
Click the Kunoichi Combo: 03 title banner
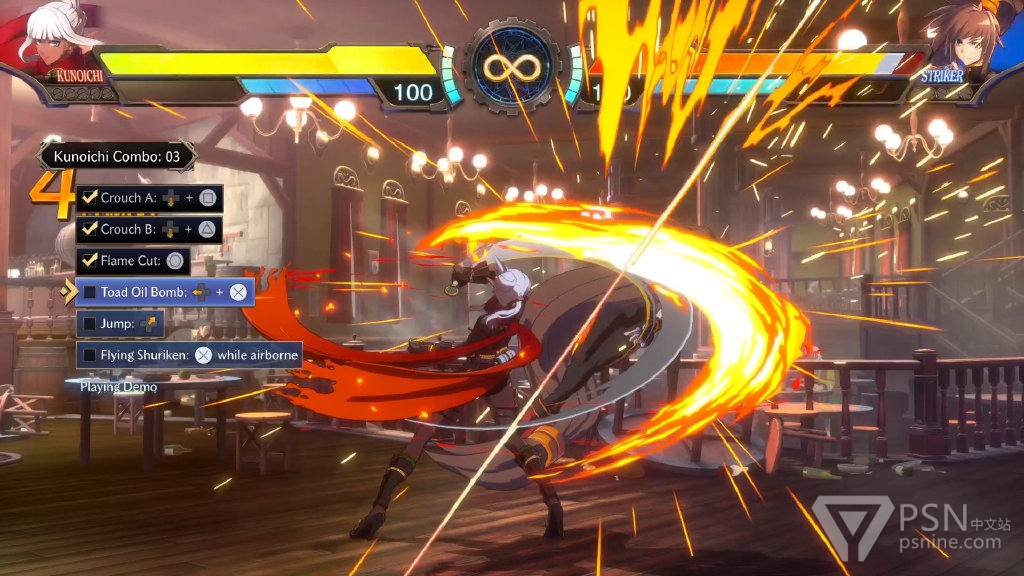pos(117,157)
